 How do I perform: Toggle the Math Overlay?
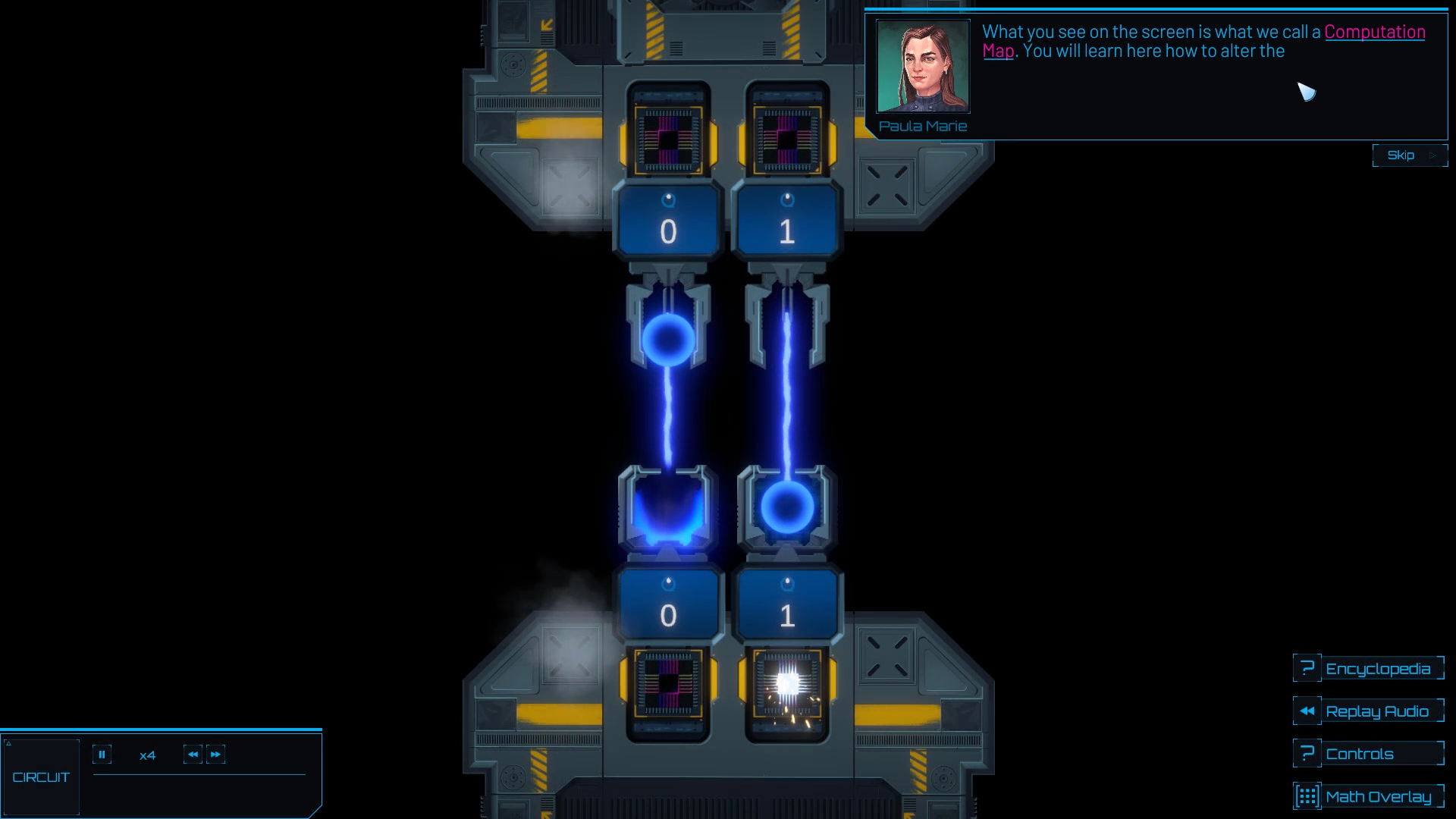1369,796
